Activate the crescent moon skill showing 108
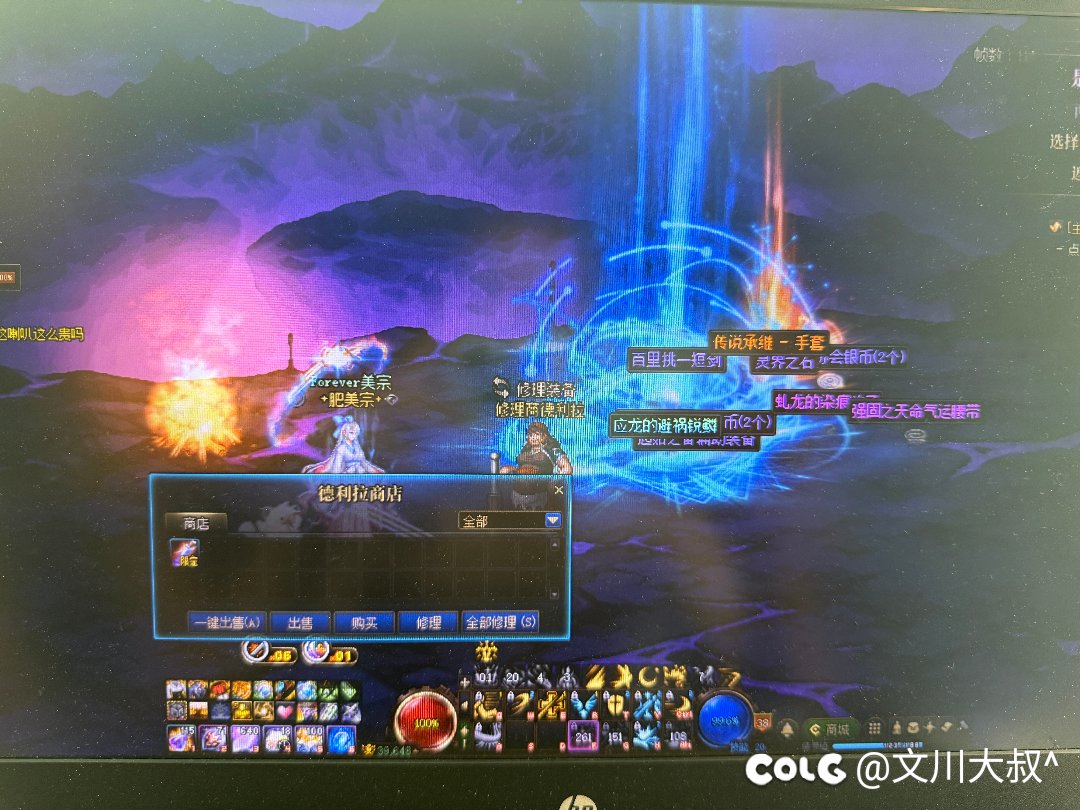This screenshot has width=1080, height=810. (x=679, y=736)
